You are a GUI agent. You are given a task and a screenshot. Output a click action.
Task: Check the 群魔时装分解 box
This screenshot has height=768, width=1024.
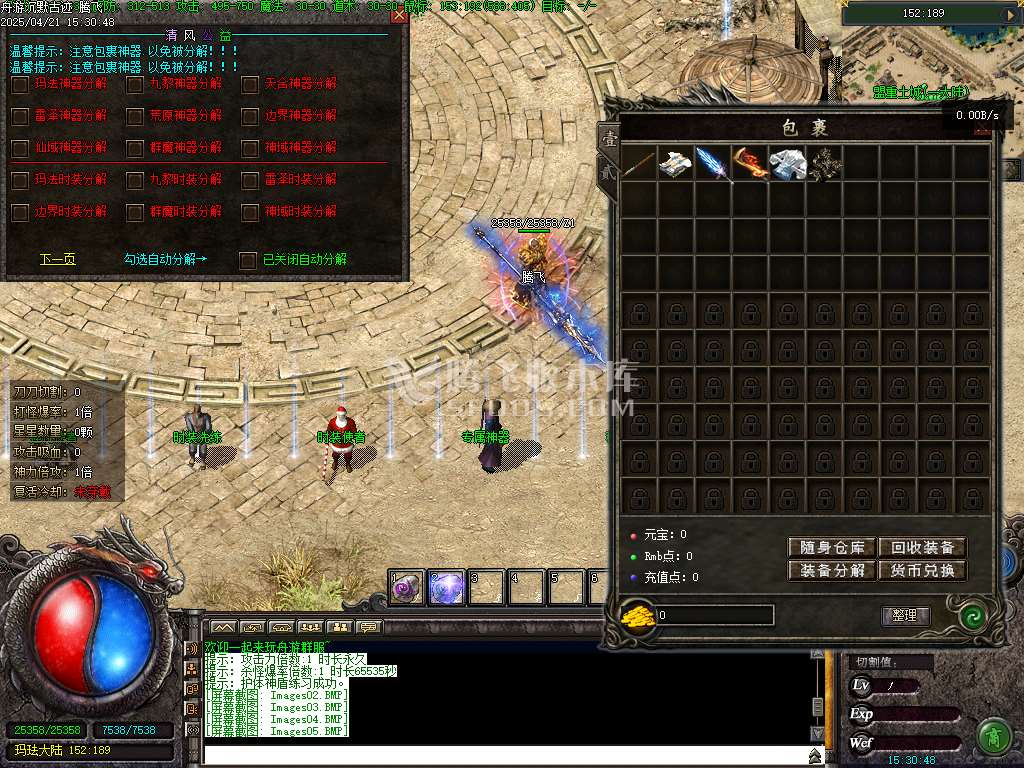pyautogui.click(x=135, y=212)
